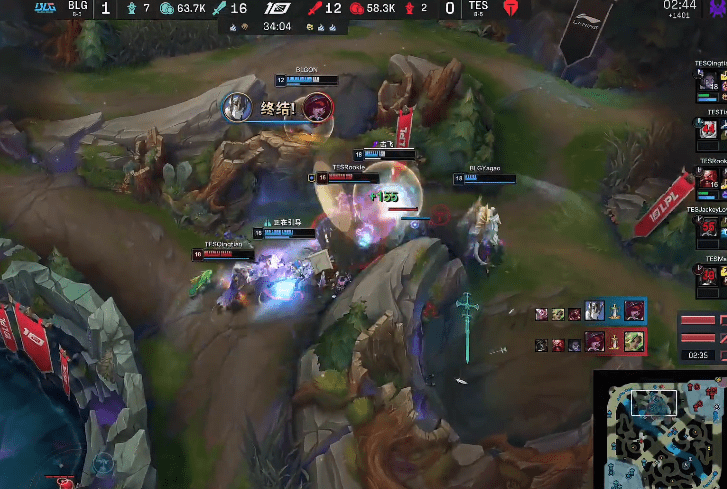Select the BLG team logo
Viewport: 727px width, 489px height.
45,9
